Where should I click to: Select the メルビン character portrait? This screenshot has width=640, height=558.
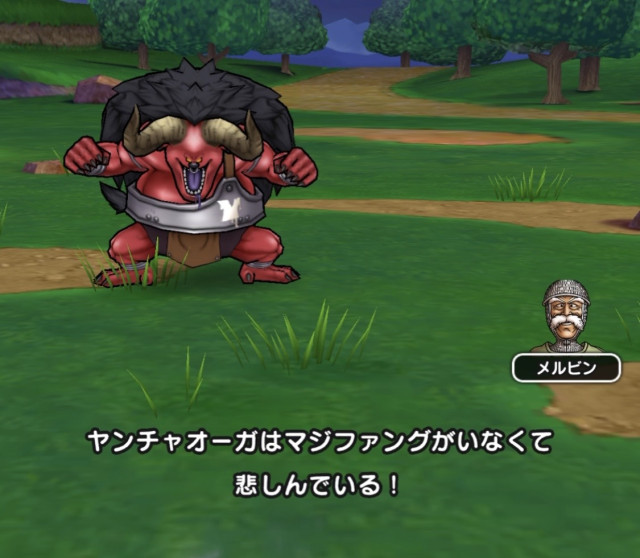(x=566, y=316)
